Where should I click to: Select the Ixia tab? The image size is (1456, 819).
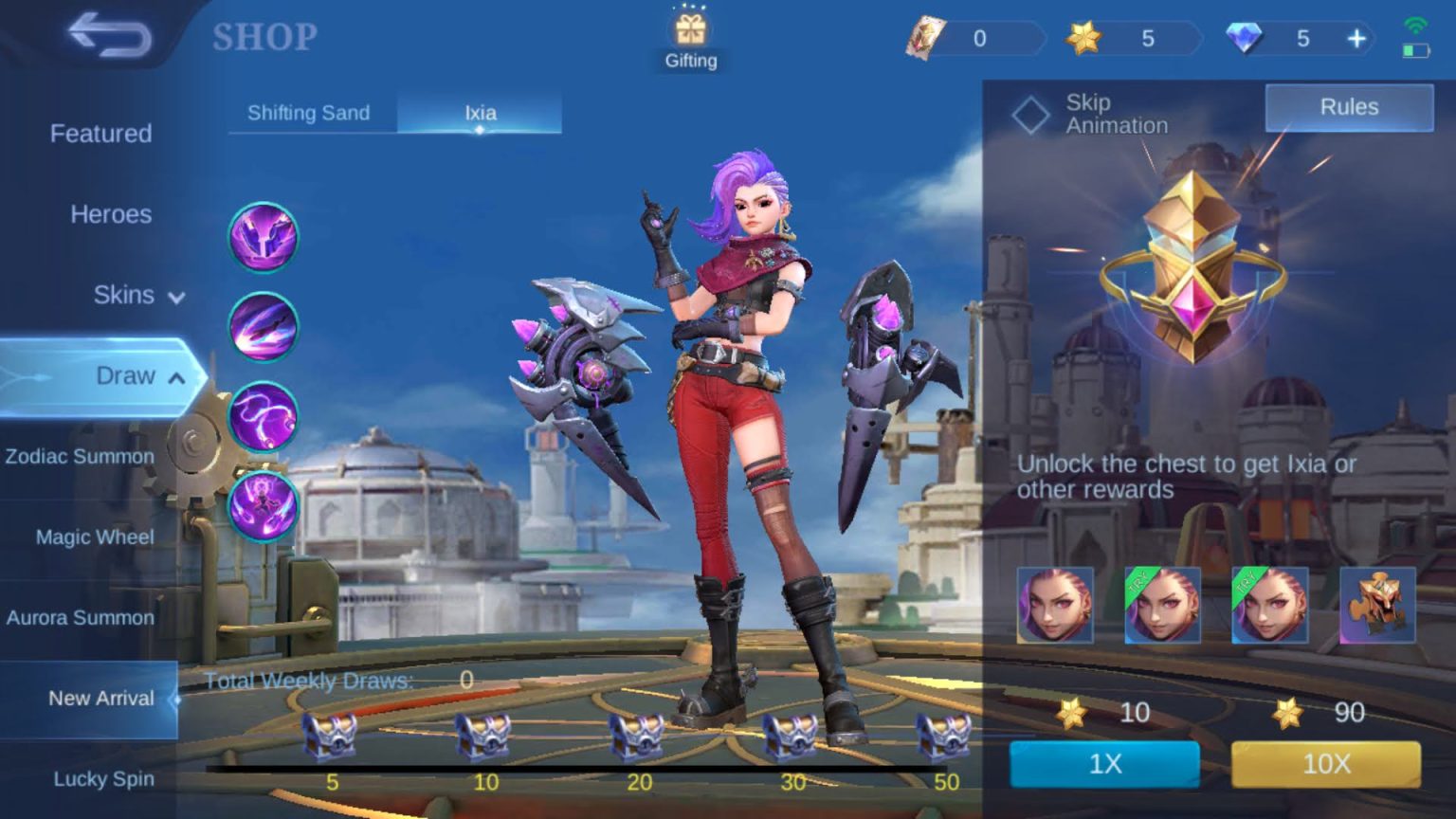tap(480, 113)
